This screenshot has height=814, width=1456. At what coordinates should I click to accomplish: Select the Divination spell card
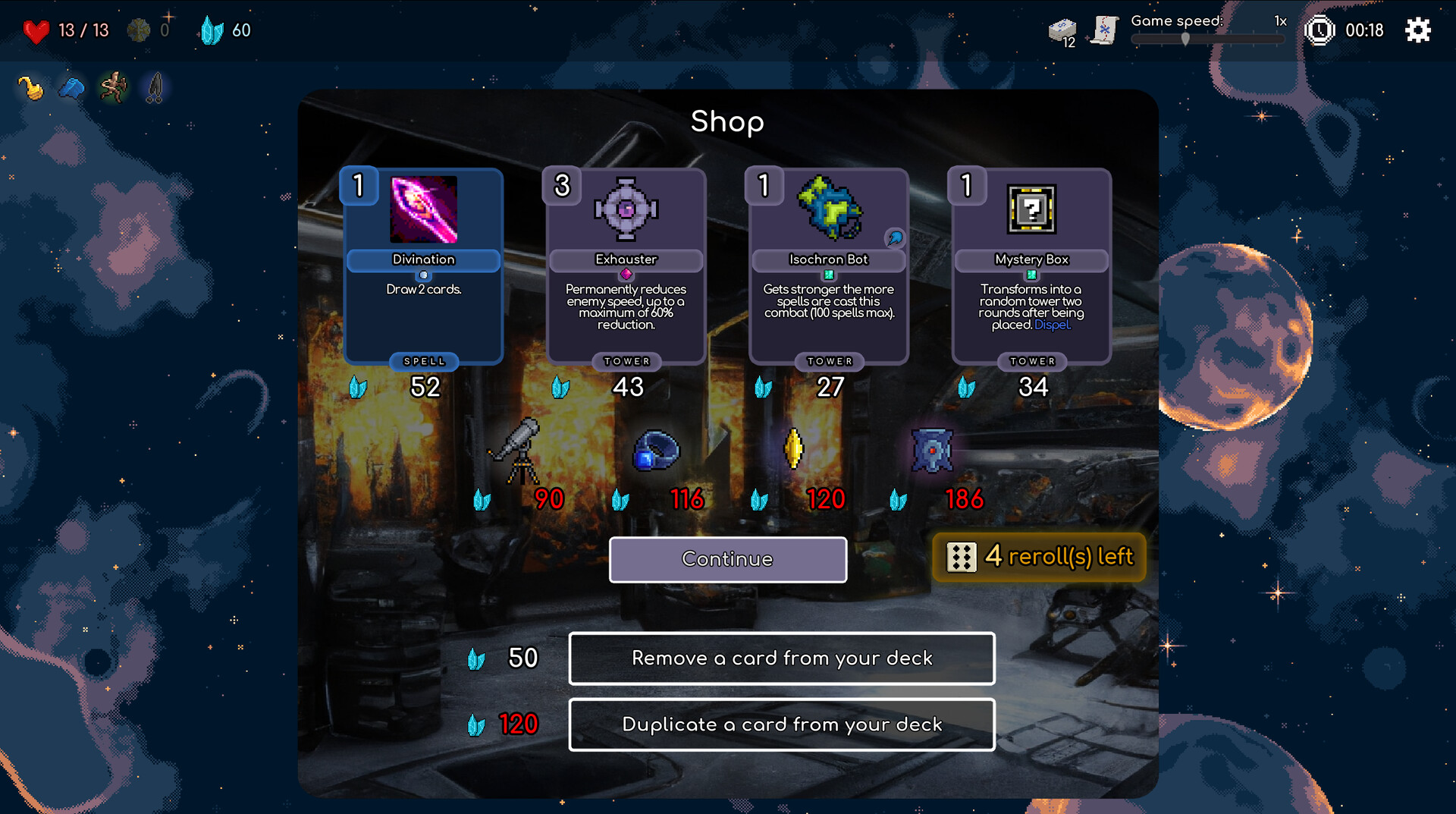(423, 267)
